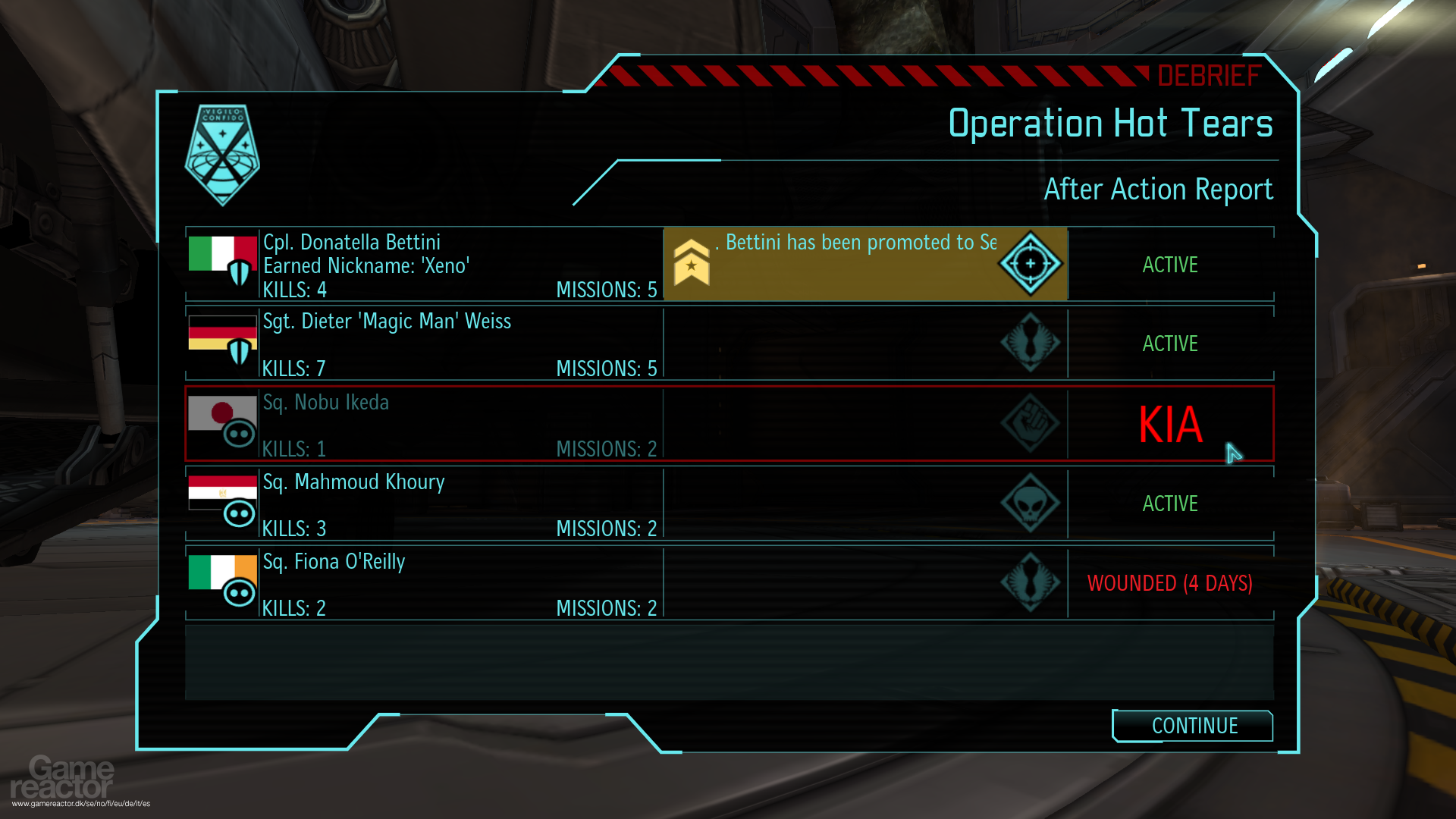Click the Assault skull icon on Khoury's row

(x=1030, y=503)
